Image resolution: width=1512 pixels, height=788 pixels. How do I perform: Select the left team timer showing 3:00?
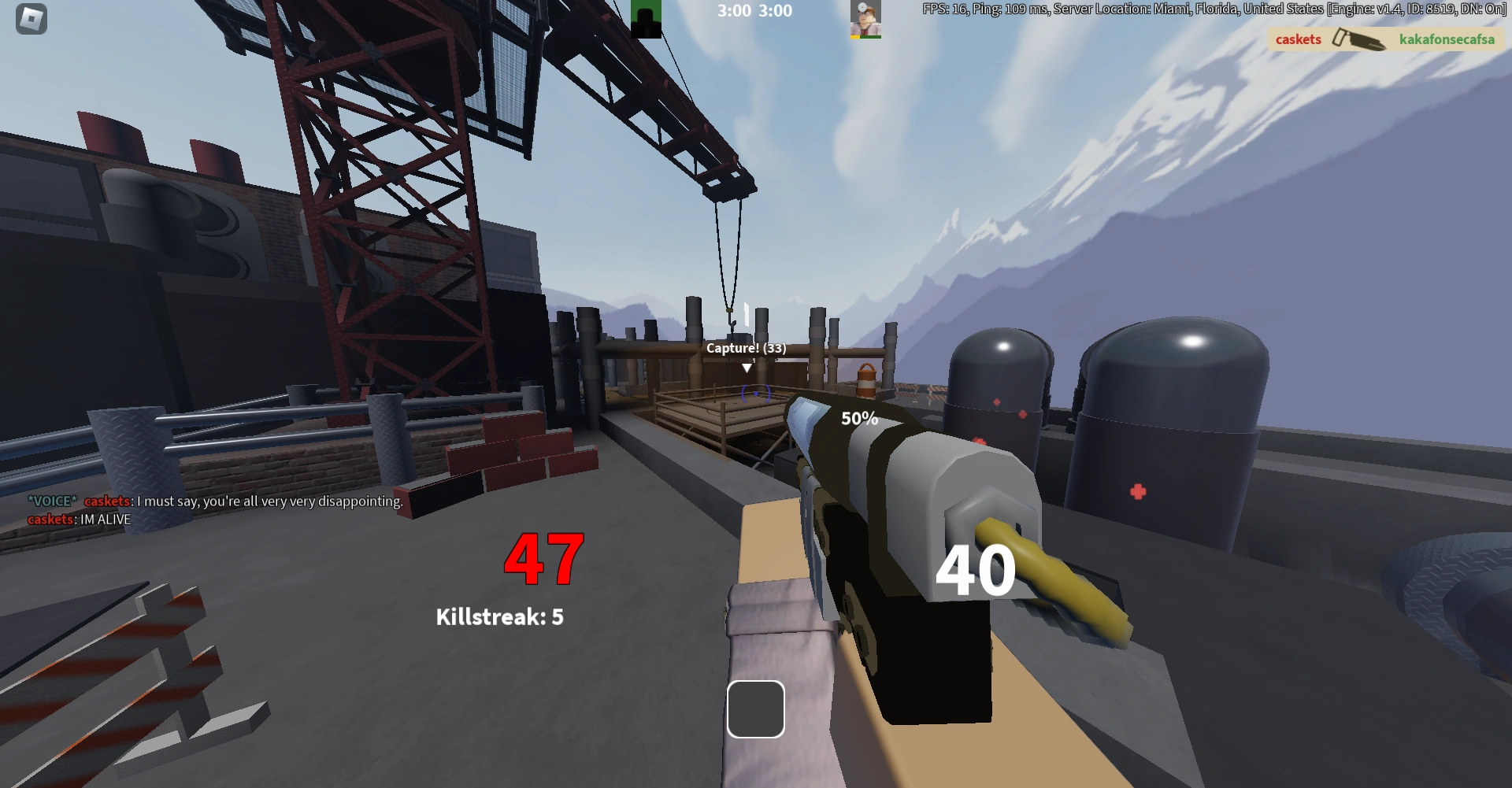(x=732, y=11)
